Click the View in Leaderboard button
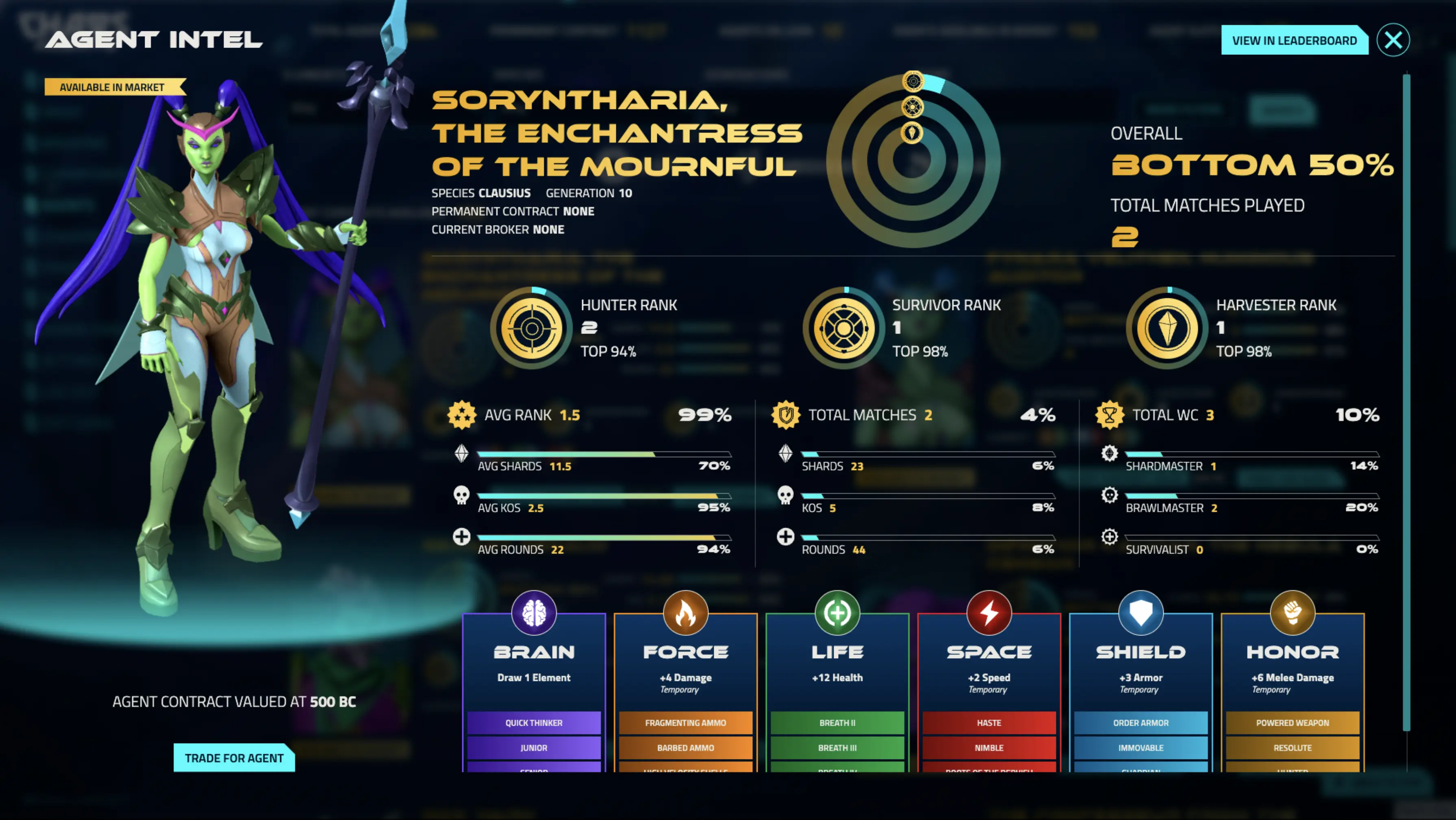1456x820 pixels. [1294, 41]
